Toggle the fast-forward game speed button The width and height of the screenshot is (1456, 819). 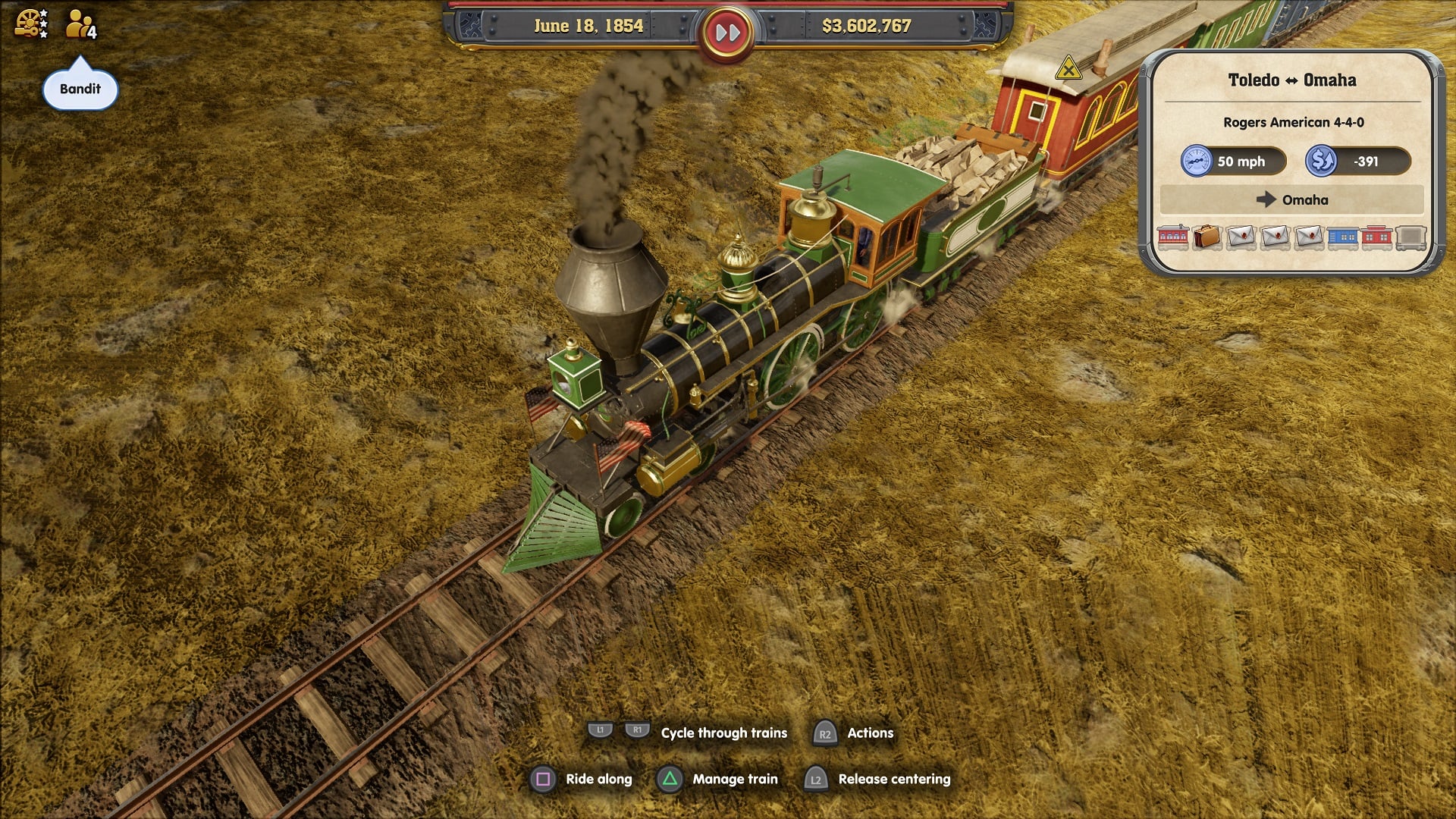[x=727, y=33]
